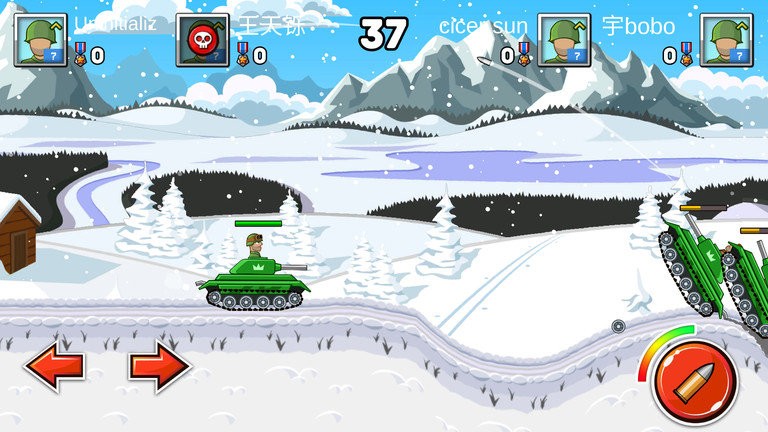Fire using the red bullet button
The width and height of the screenshot is (768, 432).
[x=694, y=383]
